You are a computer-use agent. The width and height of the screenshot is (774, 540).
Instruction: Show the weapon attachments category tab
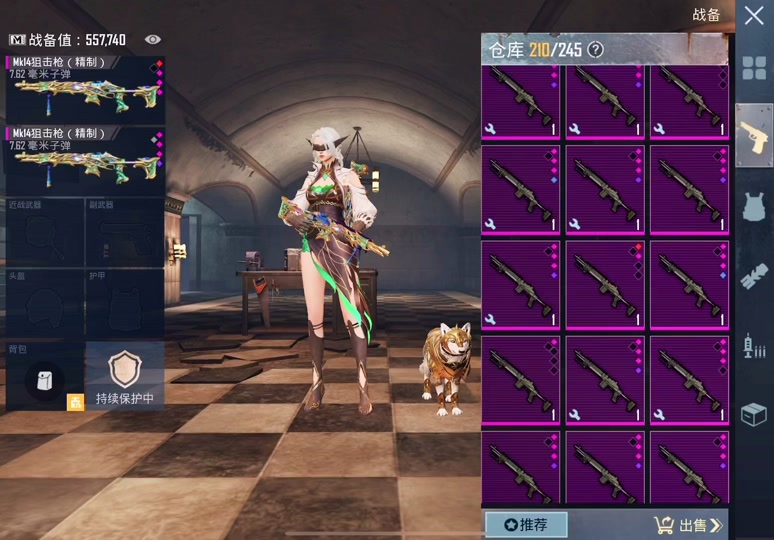(753, 277)
